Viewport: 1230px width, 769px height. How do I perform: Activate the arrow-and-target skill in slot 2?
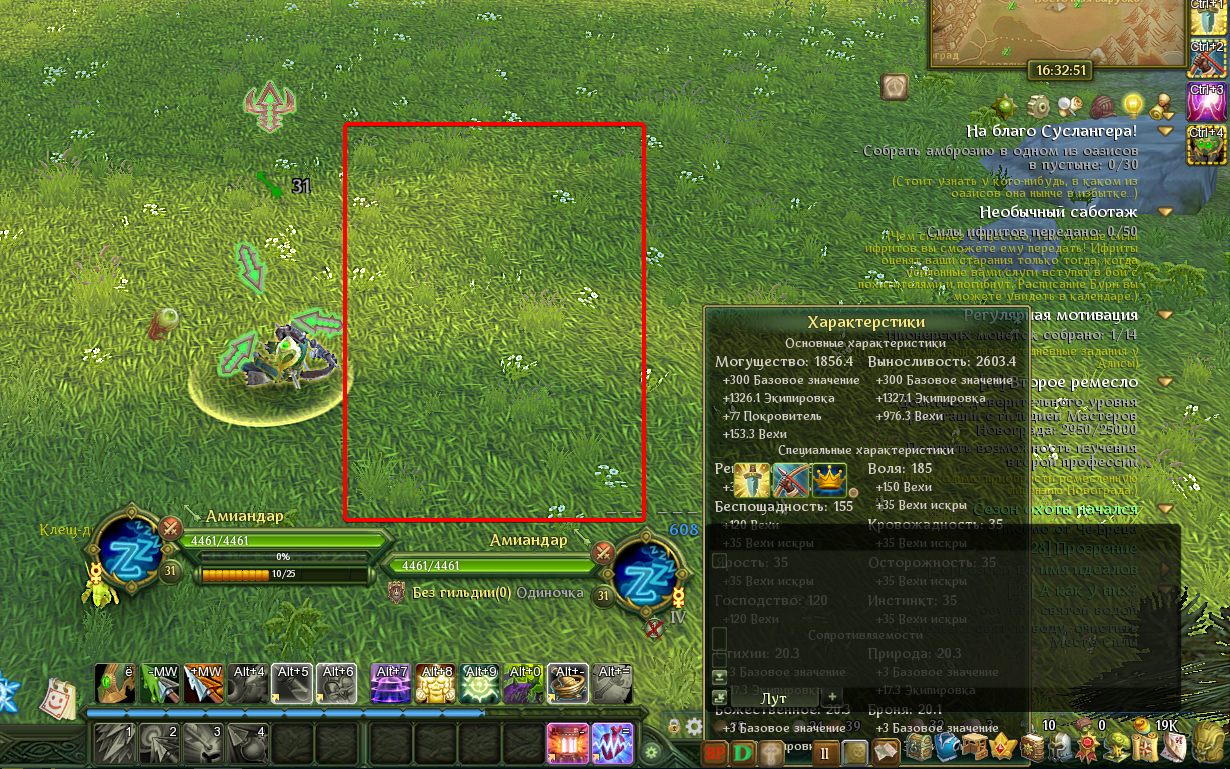pos(159,744)
